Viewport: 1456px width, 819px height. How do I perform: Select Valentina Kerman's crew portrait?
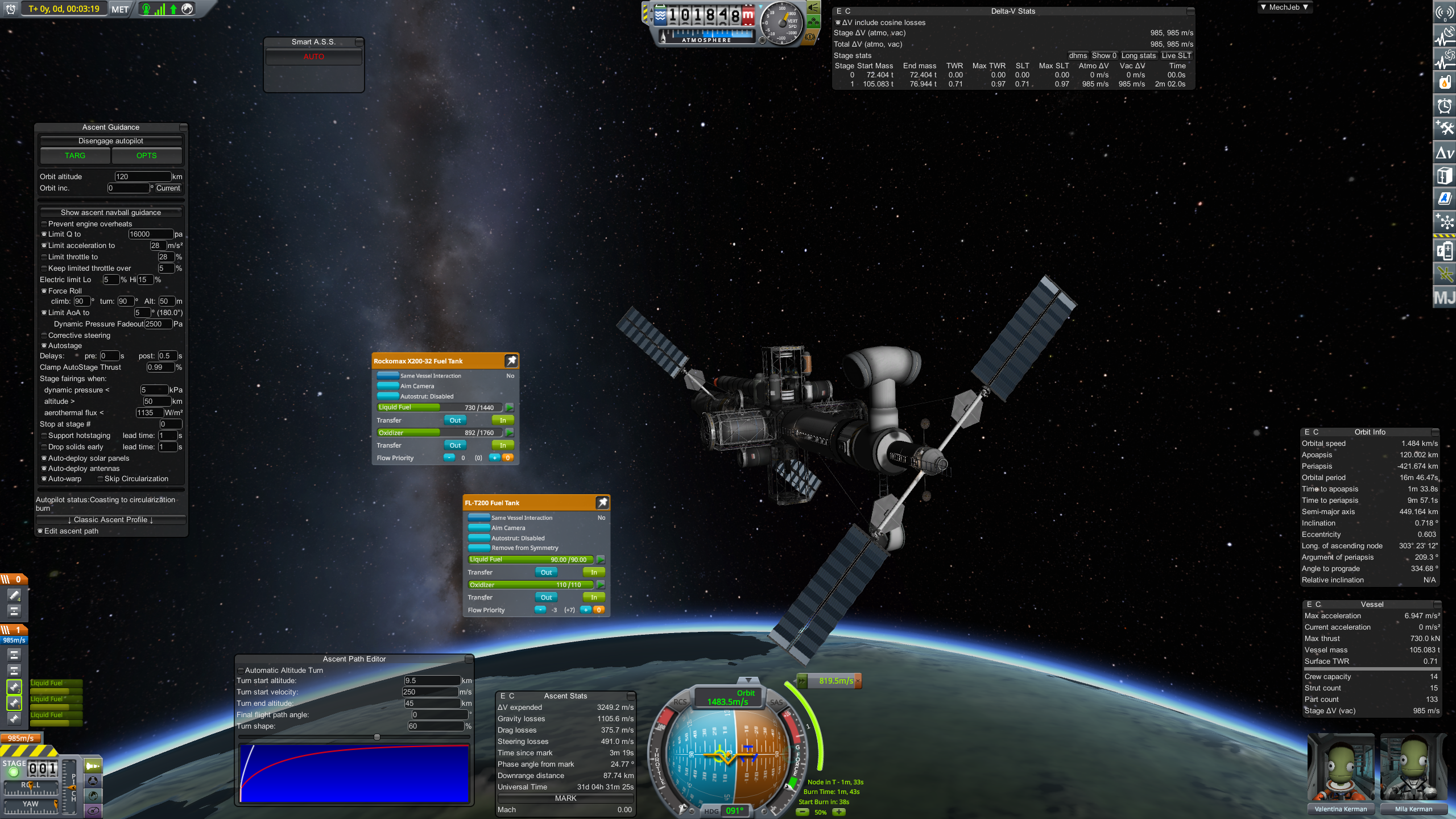(1341, 775)
